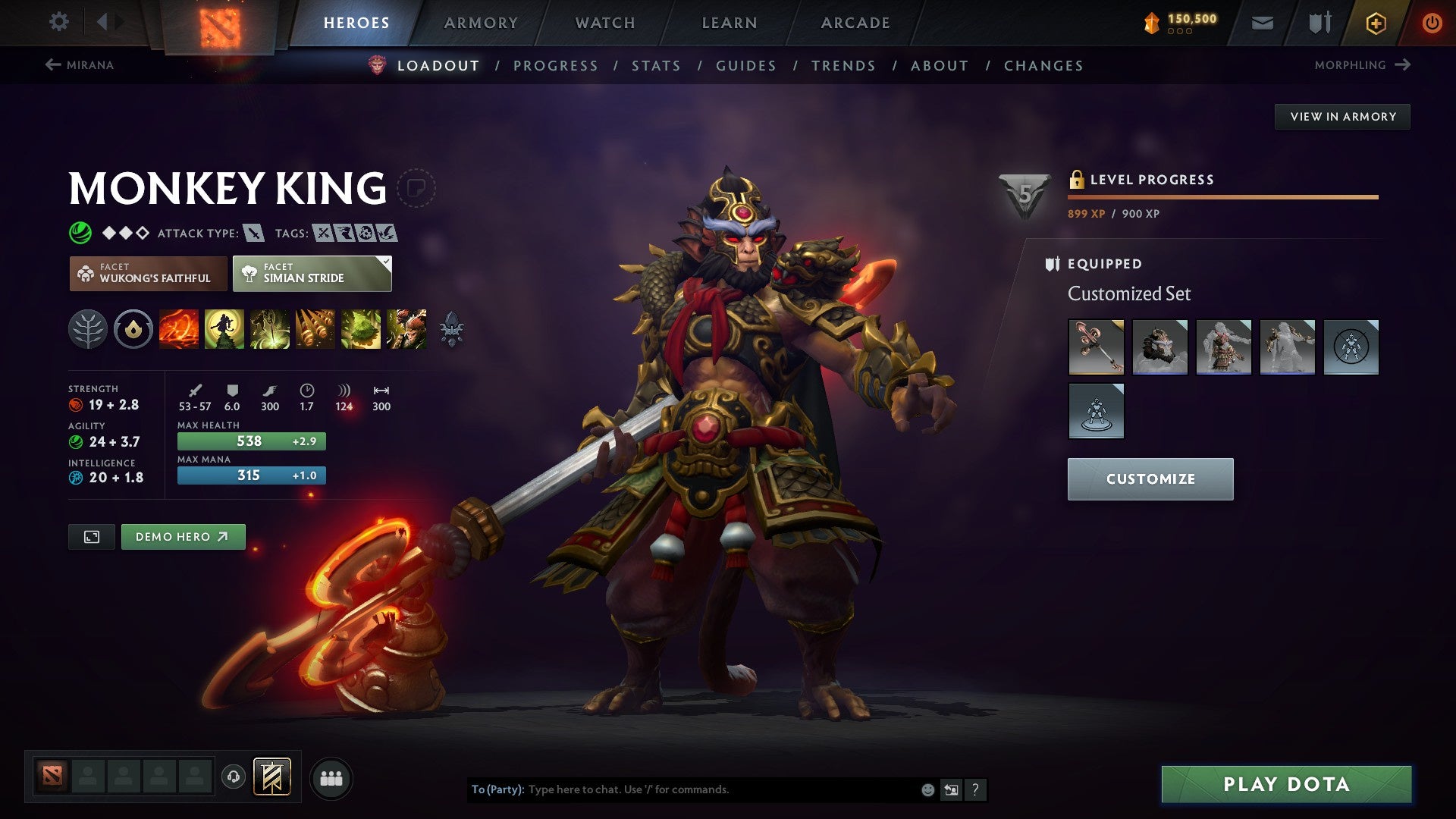The width and height of the screenshot is (1456, 819).
Task: Open the emoticon picker in chat
Action: pos(927,789)
